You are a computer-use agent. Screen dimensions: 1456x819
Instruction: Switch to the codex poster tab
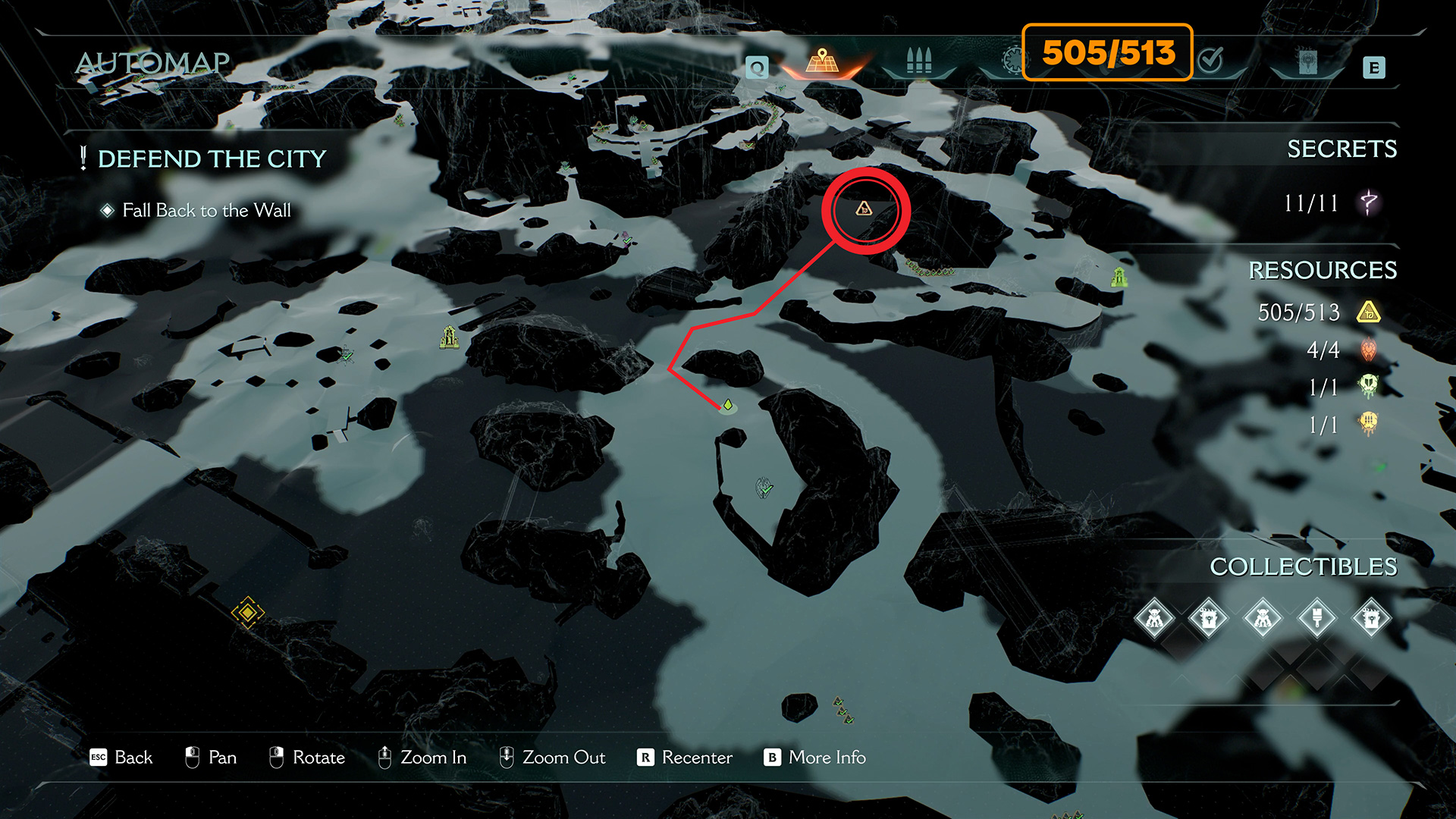(x=1307, y=62)
